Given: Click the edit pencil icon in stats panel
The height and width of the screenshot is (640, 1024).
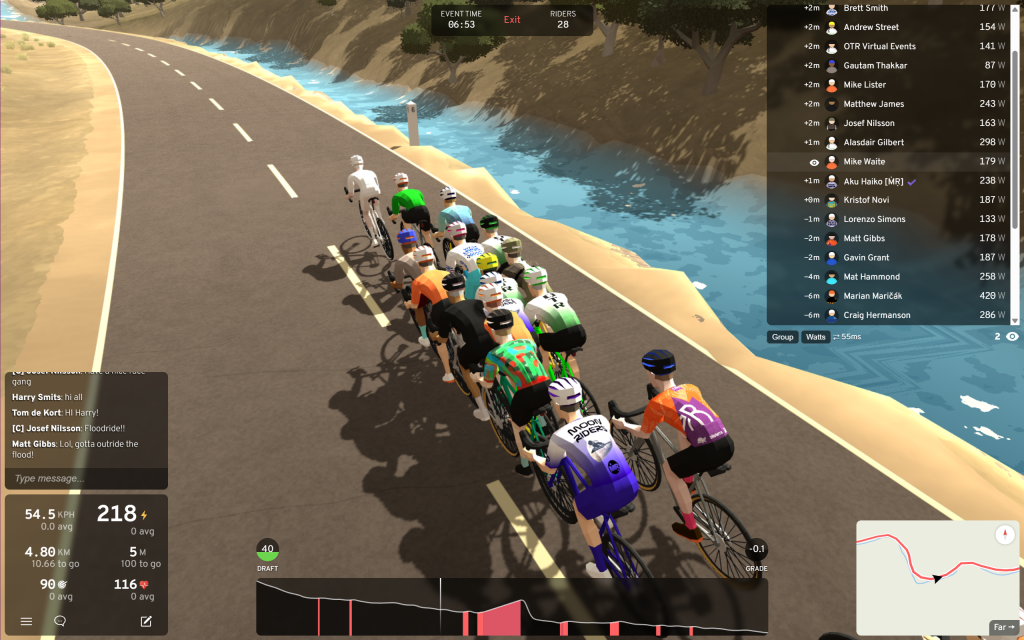Looking at the screenshot, I should (146, 621).
